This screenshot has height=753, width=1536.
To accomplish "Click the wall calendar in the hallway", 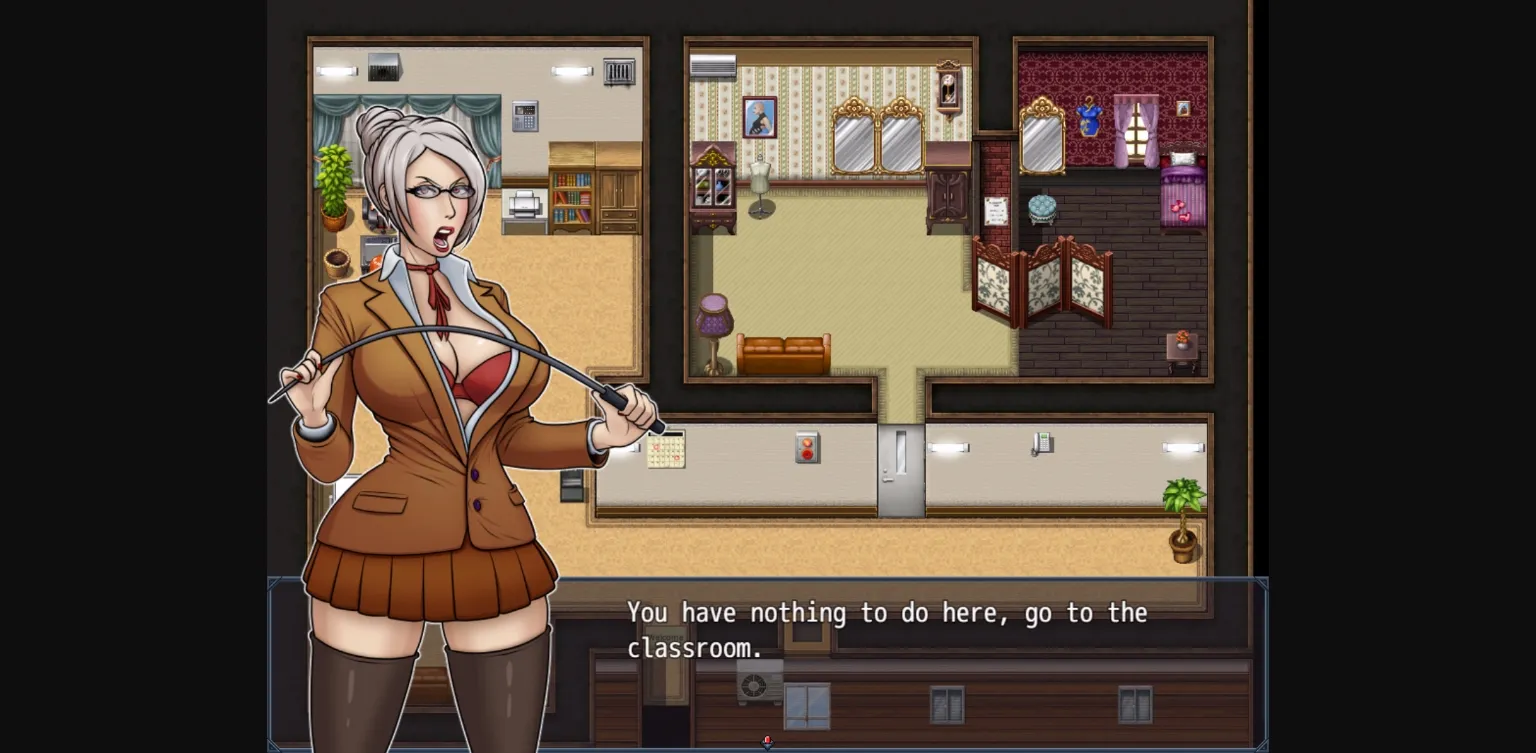I will (x=668, y=452).
